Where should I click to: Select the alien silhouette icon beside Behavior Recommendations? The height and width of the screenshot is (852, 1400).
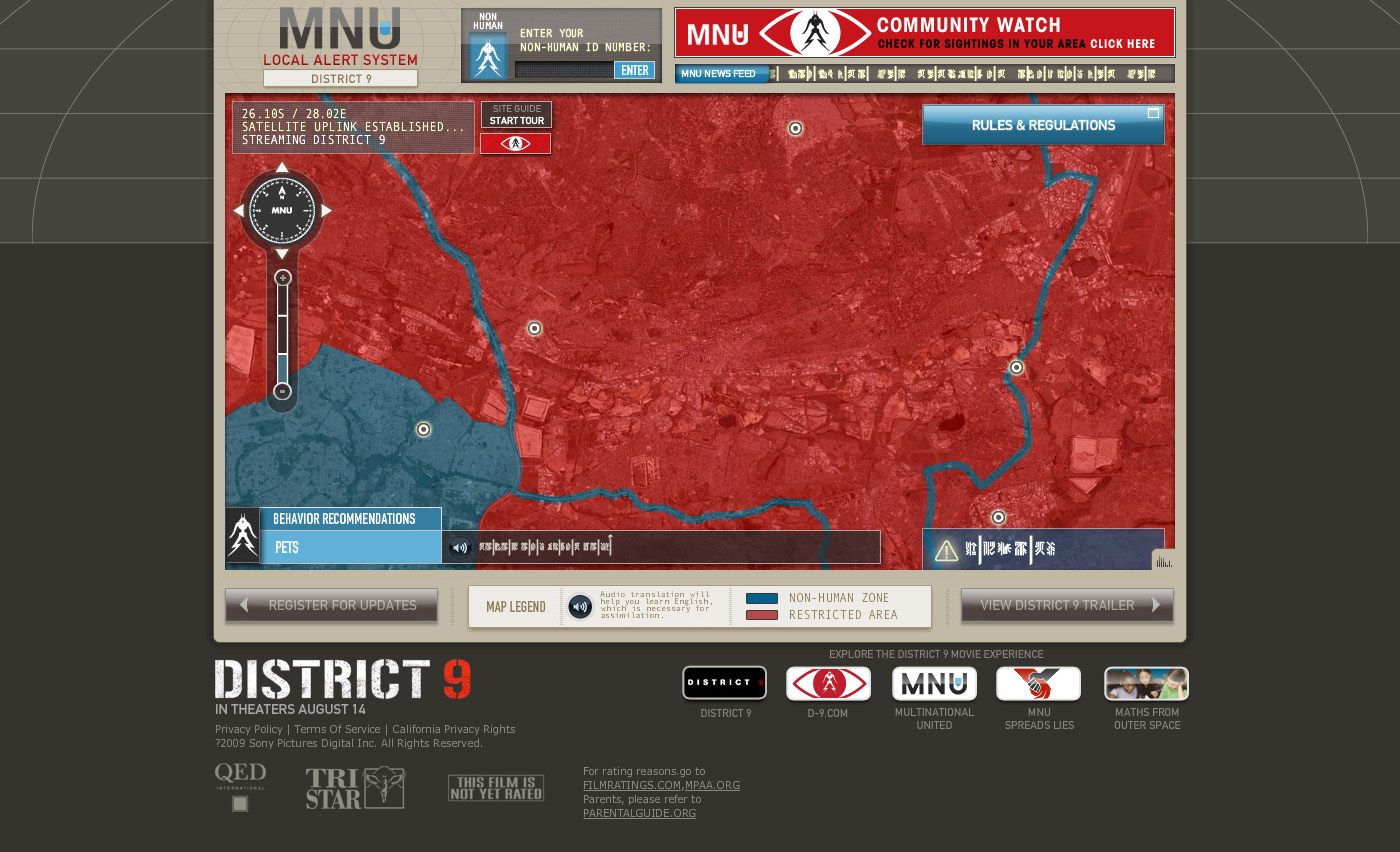[242, 533]
